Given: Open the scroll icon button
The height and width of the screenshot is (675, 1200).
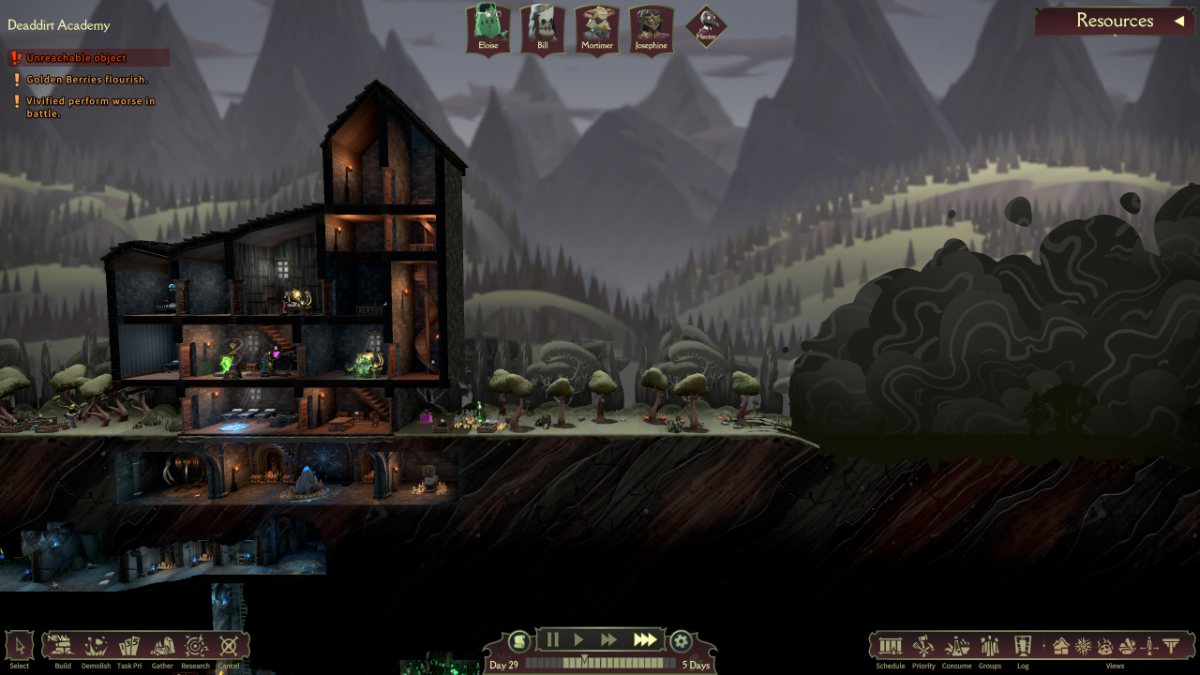Looking at the screenshot, I should pos(519,641).
